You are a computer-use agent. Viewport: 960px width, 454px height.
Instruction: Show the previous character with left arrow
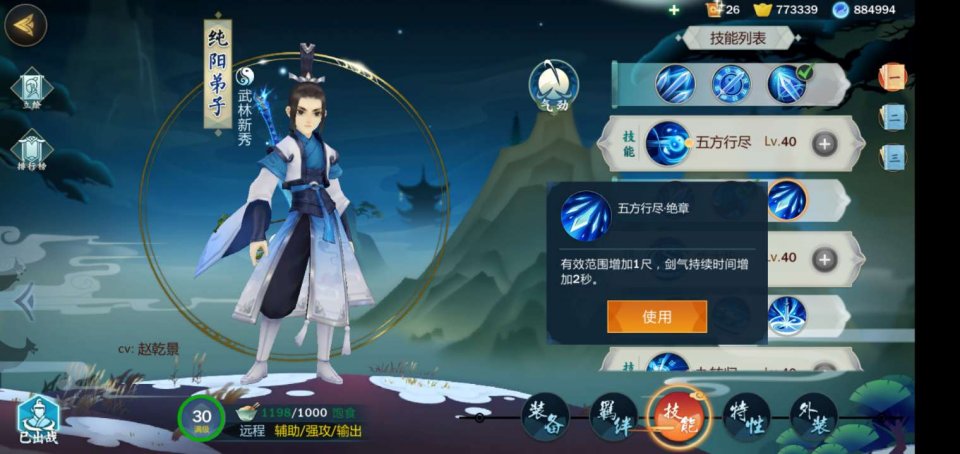click(x=27, y=300)
